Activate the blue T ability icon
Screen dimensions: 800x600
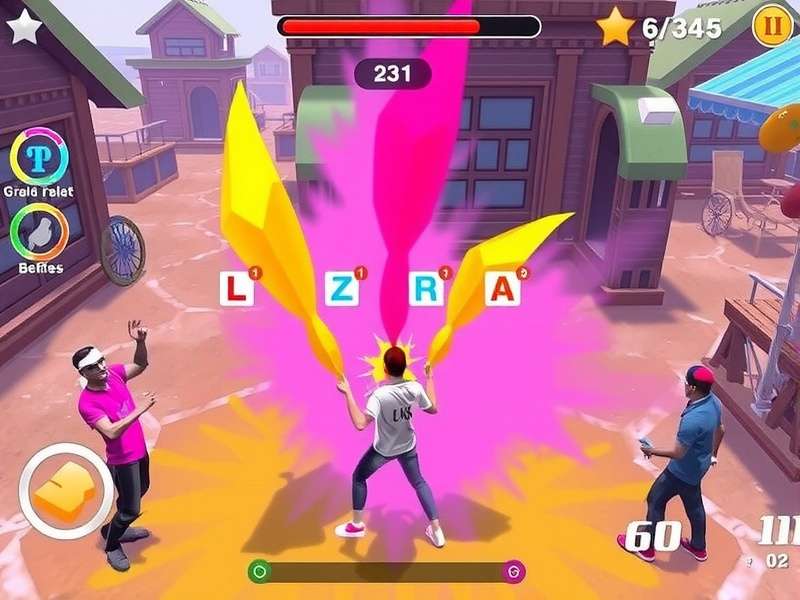click(39, 159)
